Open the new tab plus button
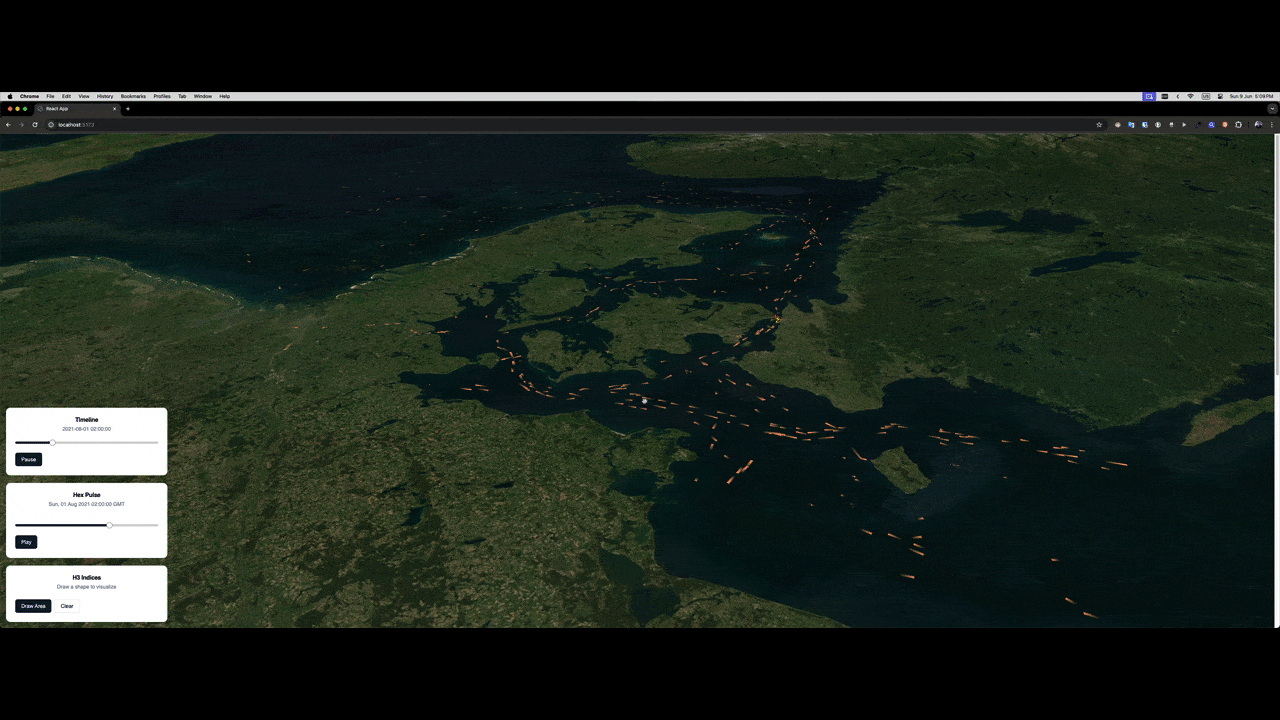Viewport: 1280px width, 720px height. pos(127,108)
